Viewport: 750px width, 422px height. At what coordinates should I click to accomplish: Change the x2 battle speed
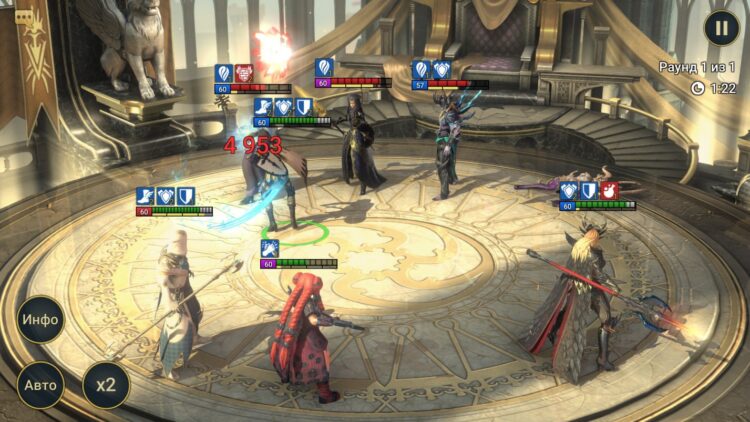pyautogui.click(x=105, y=384)
